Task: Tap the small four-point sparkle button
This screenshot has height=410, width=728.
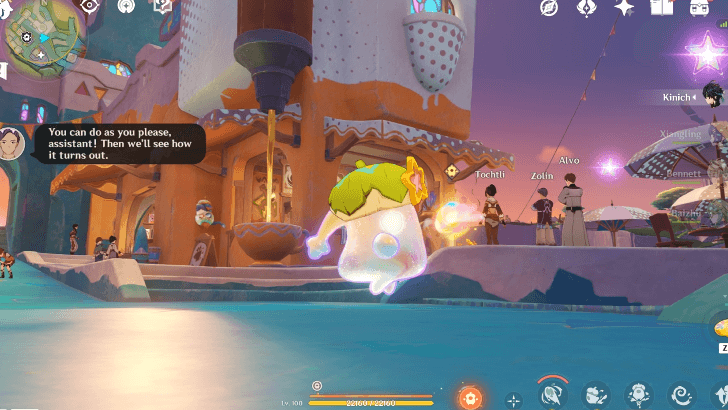Action: pos(514,399)
